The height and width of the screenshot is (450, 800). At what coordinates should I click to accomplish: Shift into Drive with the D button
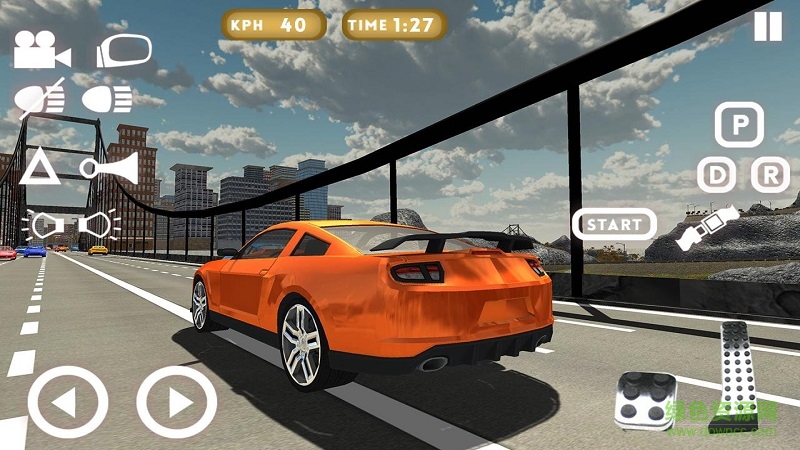point(715,174)
